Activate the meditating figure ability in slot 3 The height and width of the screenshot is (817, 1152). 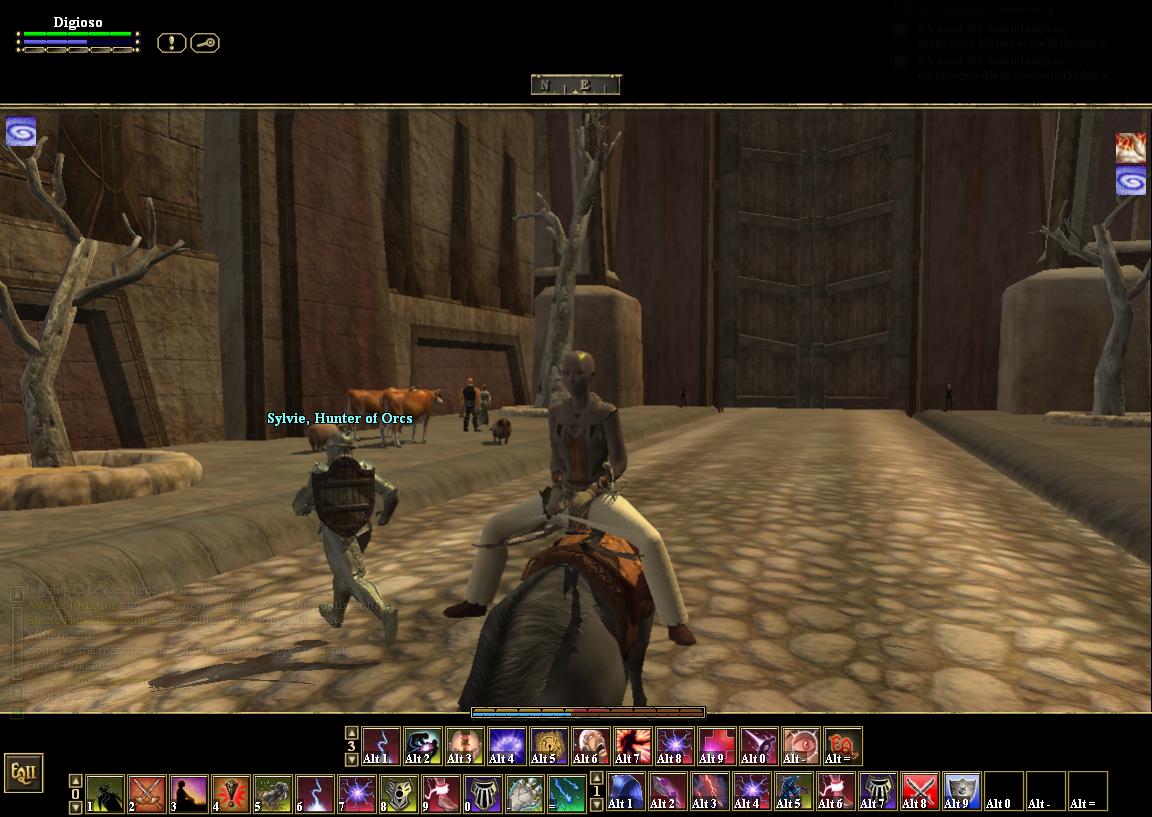[x=189, y=793]
